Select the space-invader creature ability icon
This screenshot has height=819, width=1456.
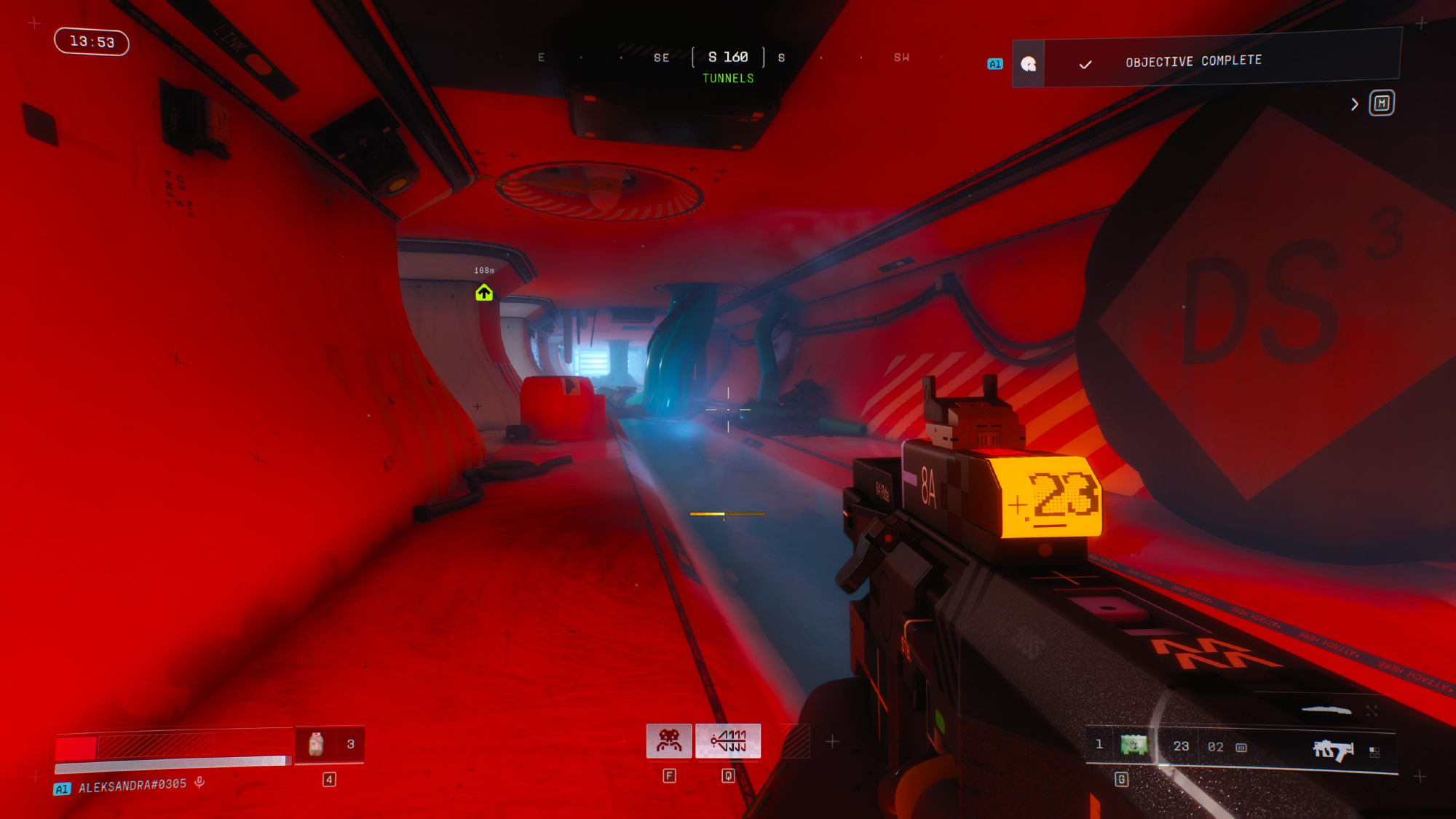click(x=669, y=741)
